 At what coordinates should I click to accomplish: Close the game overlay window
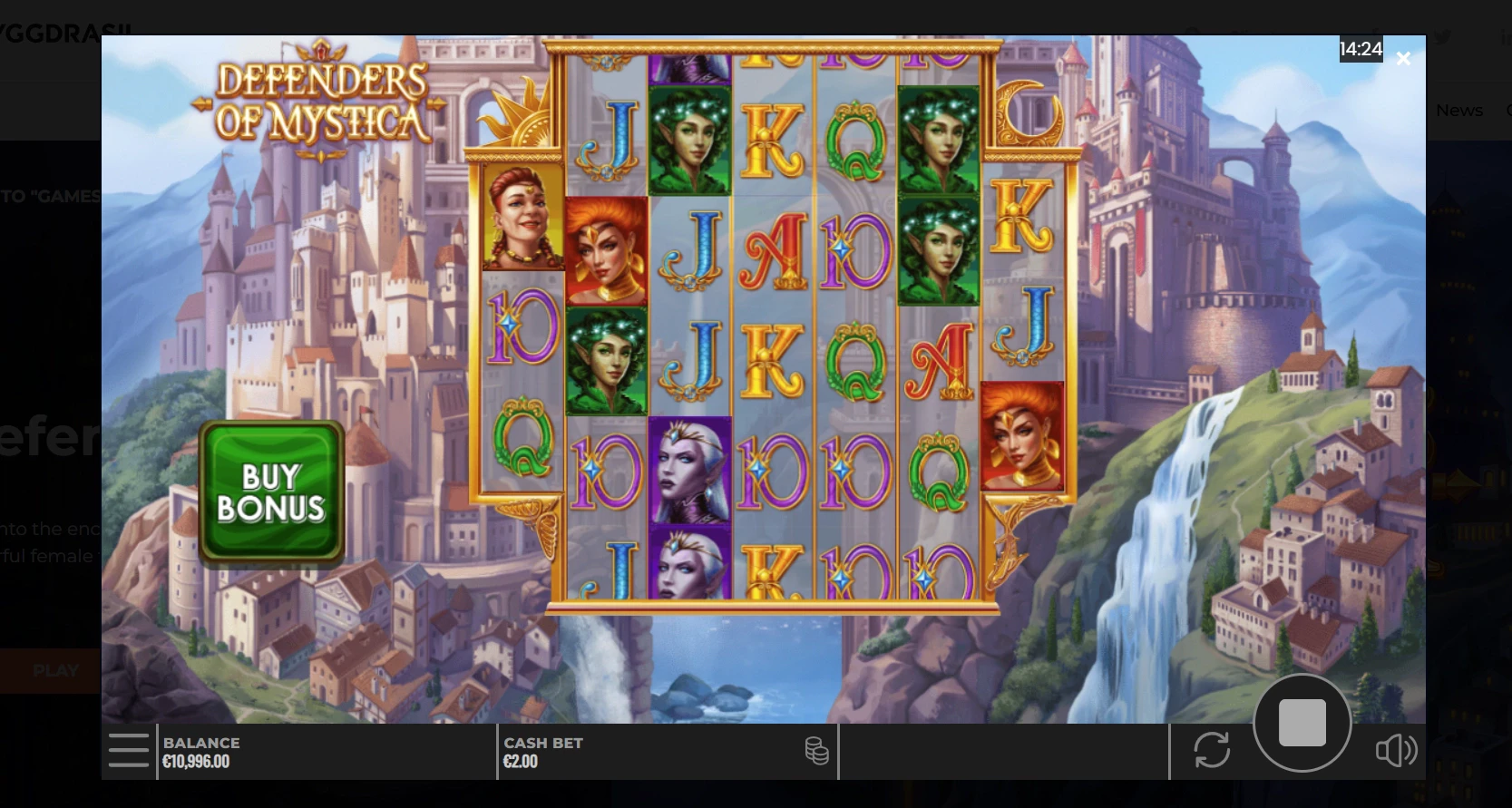1403,59
